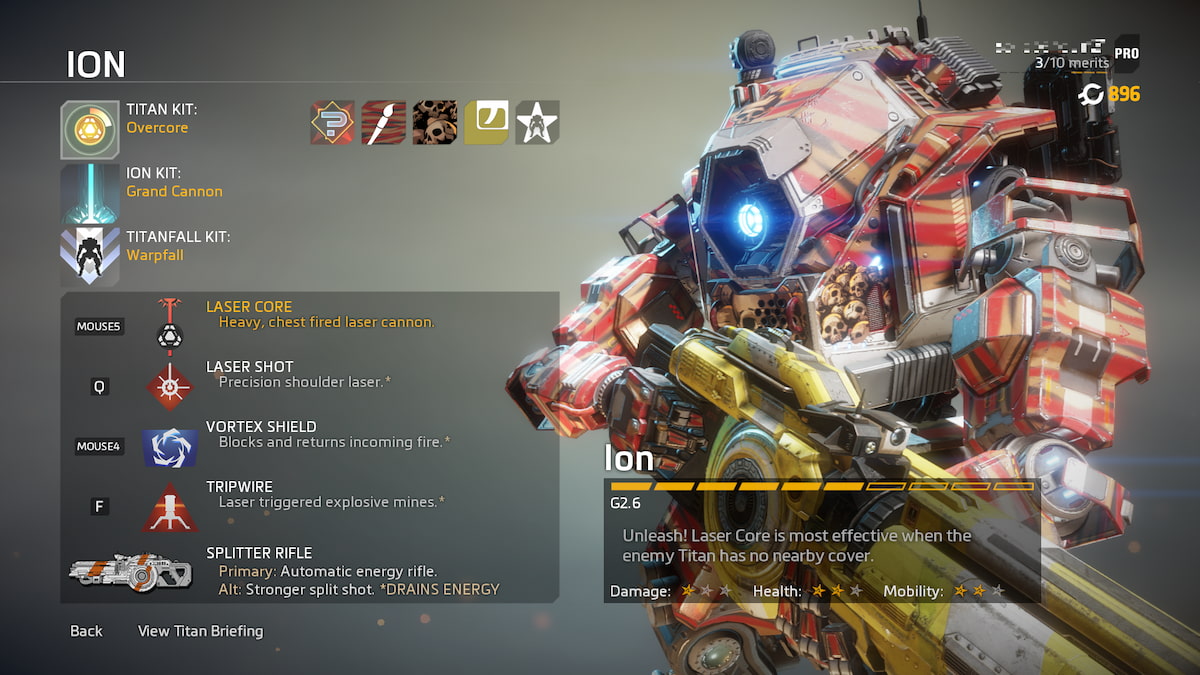Select the skulls nose art icon
This screenshot has height=675, width=1200.
point(434,122)
